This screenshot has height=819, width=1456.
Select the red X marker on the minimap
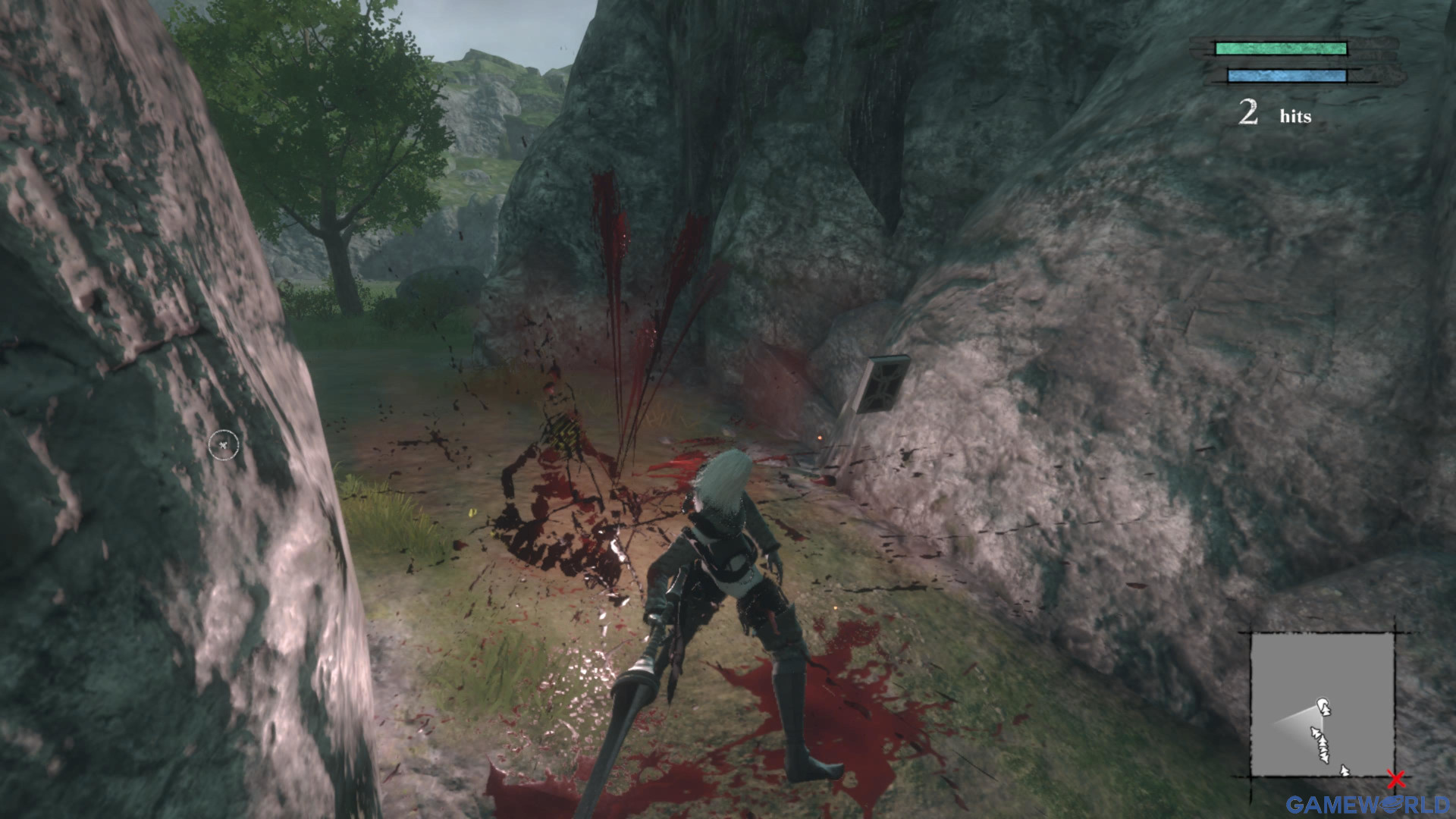(x=1396, y=779)
